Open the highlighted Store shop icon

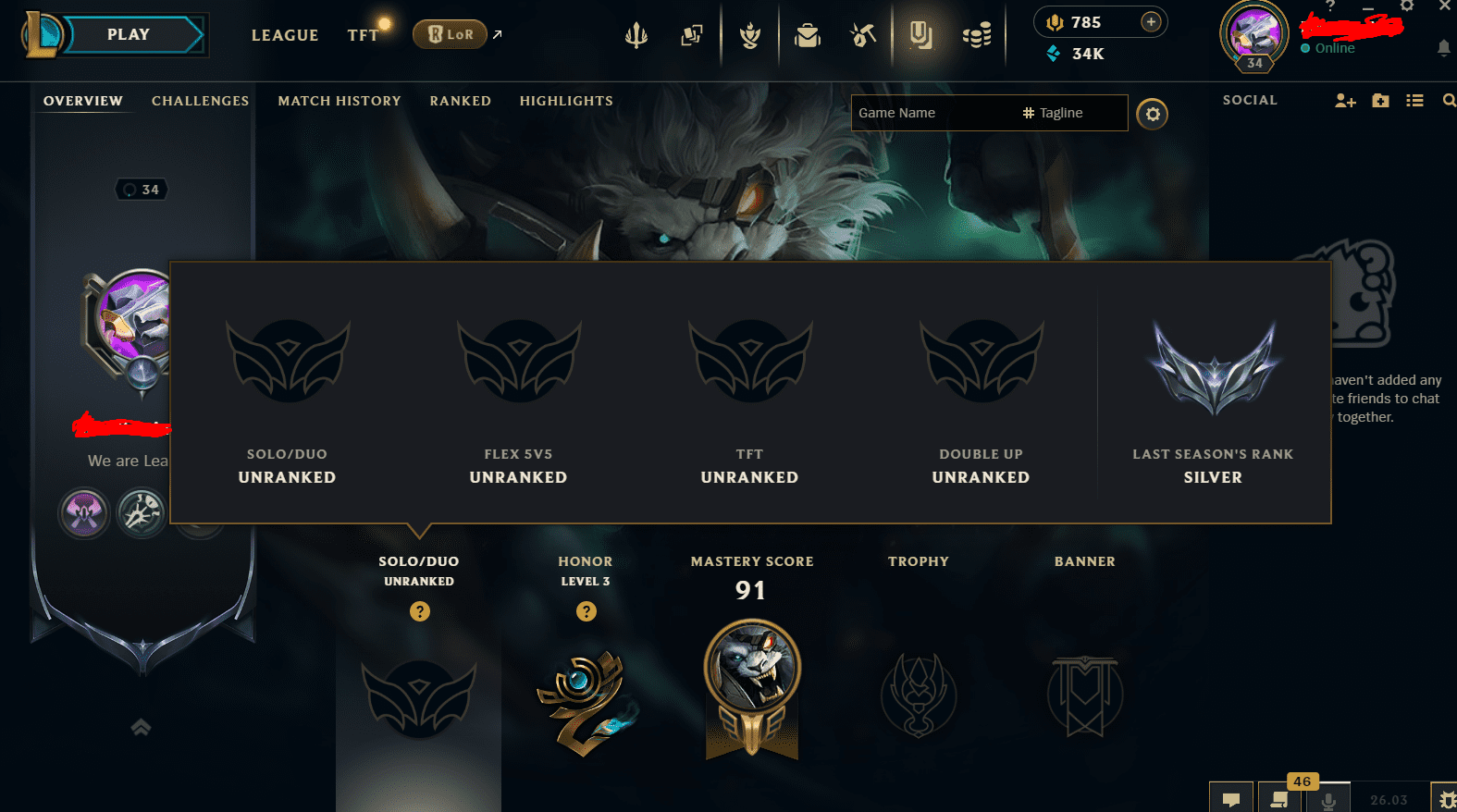coord(921,34)
